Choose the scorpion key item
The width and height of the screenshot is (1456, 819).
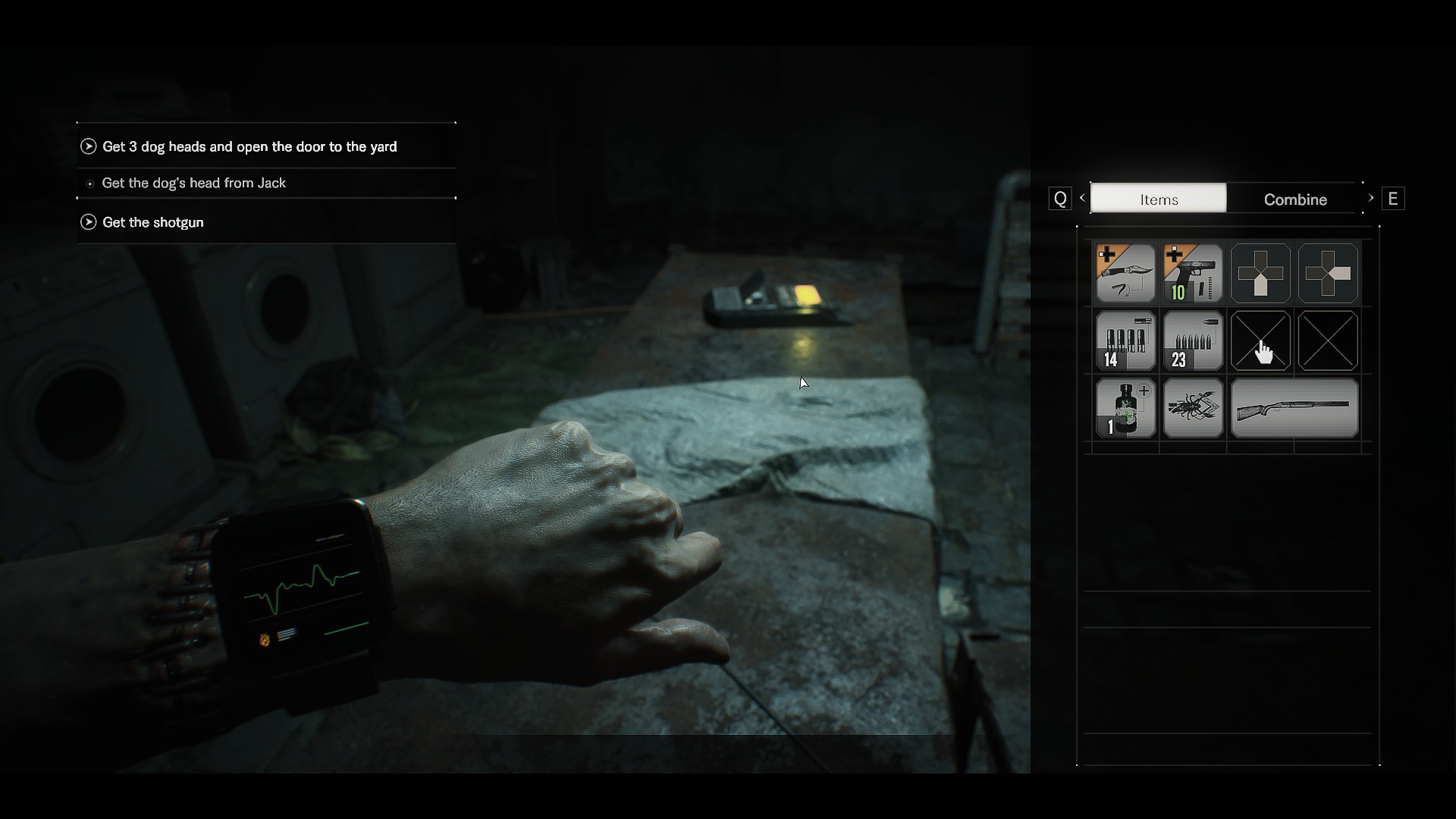click(1193, 408)
